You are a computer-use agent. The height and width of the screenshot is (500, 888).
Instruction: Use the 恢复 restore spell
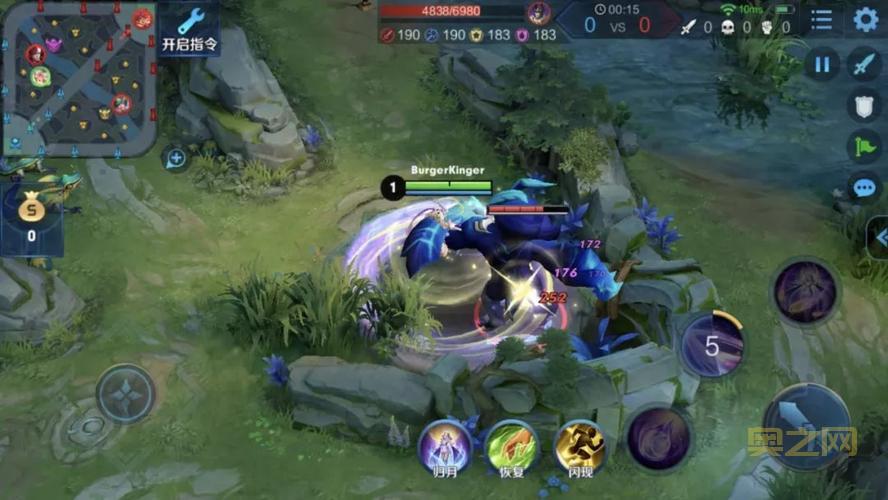click(x=512, y=446)
